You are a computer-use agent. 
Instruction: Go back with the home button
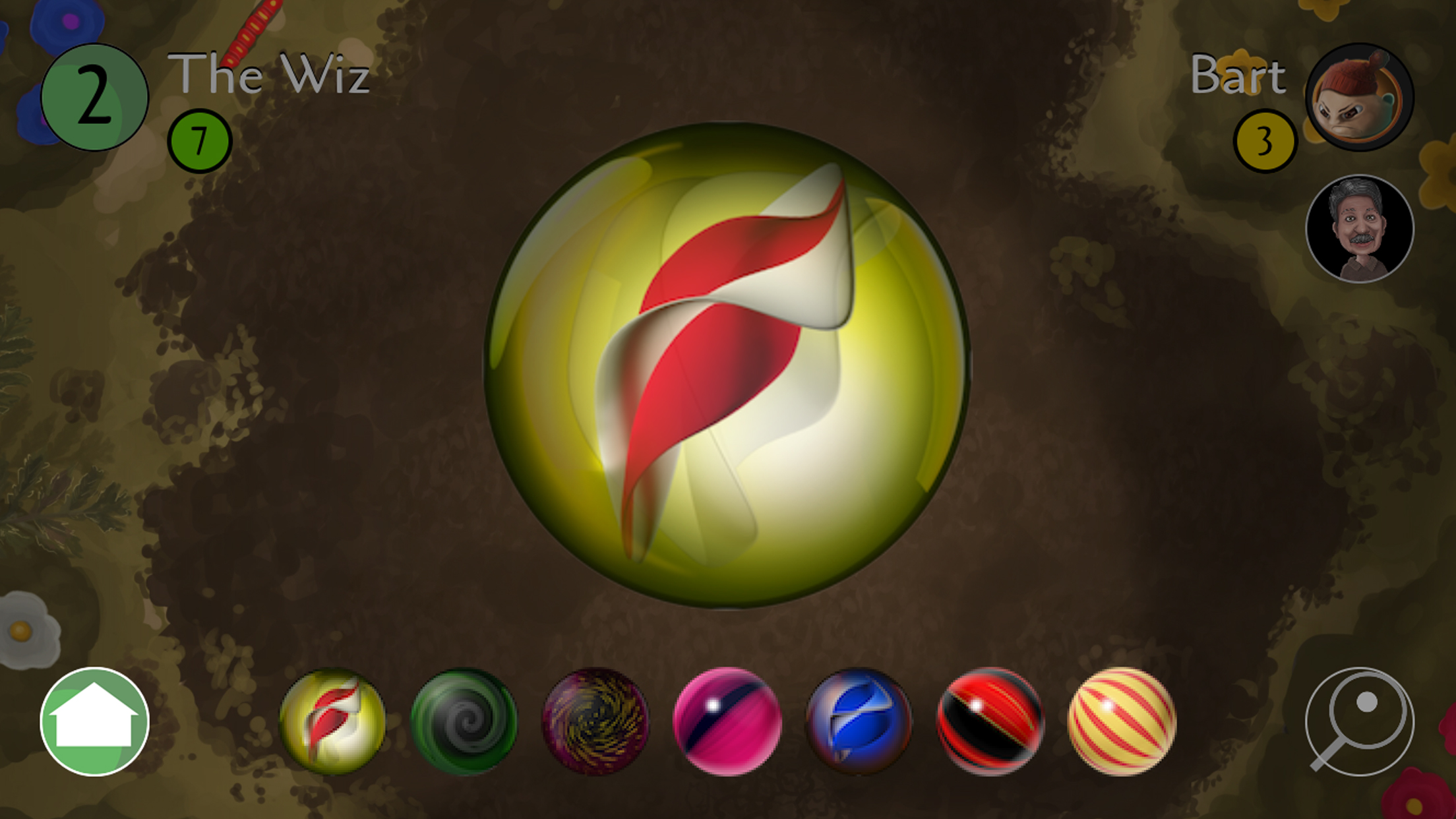[x=94, y=721]
